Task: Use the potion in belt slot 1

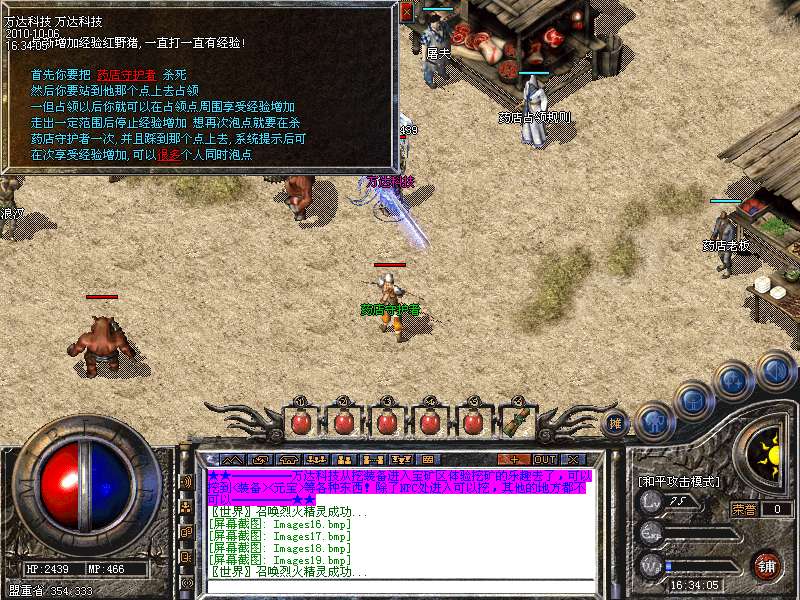Action: click(300, 421)
